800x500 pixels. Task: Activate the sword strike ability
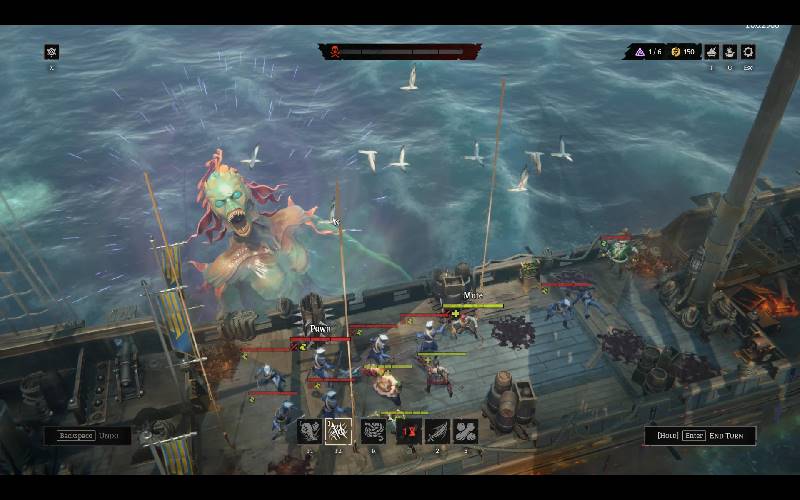pyautogui.click(x=437, y=431)
